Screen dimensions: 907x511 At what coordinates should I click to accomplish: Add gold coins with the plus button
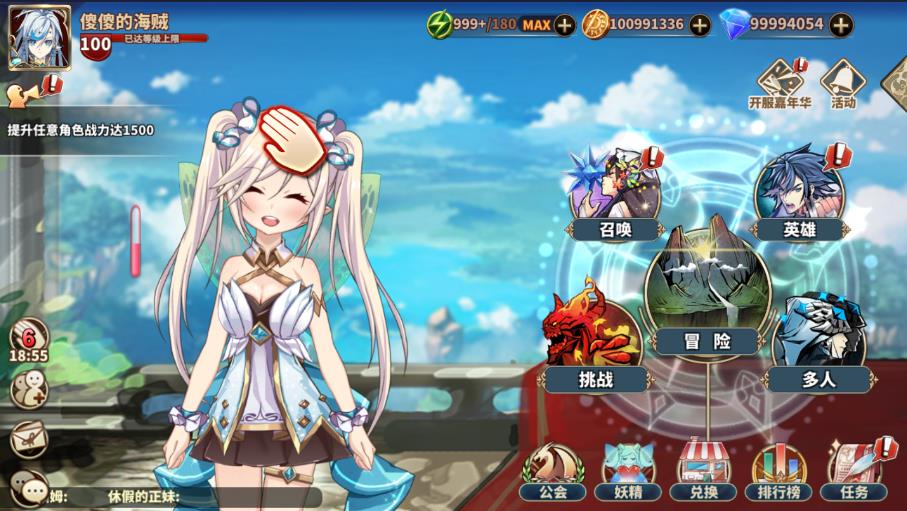pos(700,25)
